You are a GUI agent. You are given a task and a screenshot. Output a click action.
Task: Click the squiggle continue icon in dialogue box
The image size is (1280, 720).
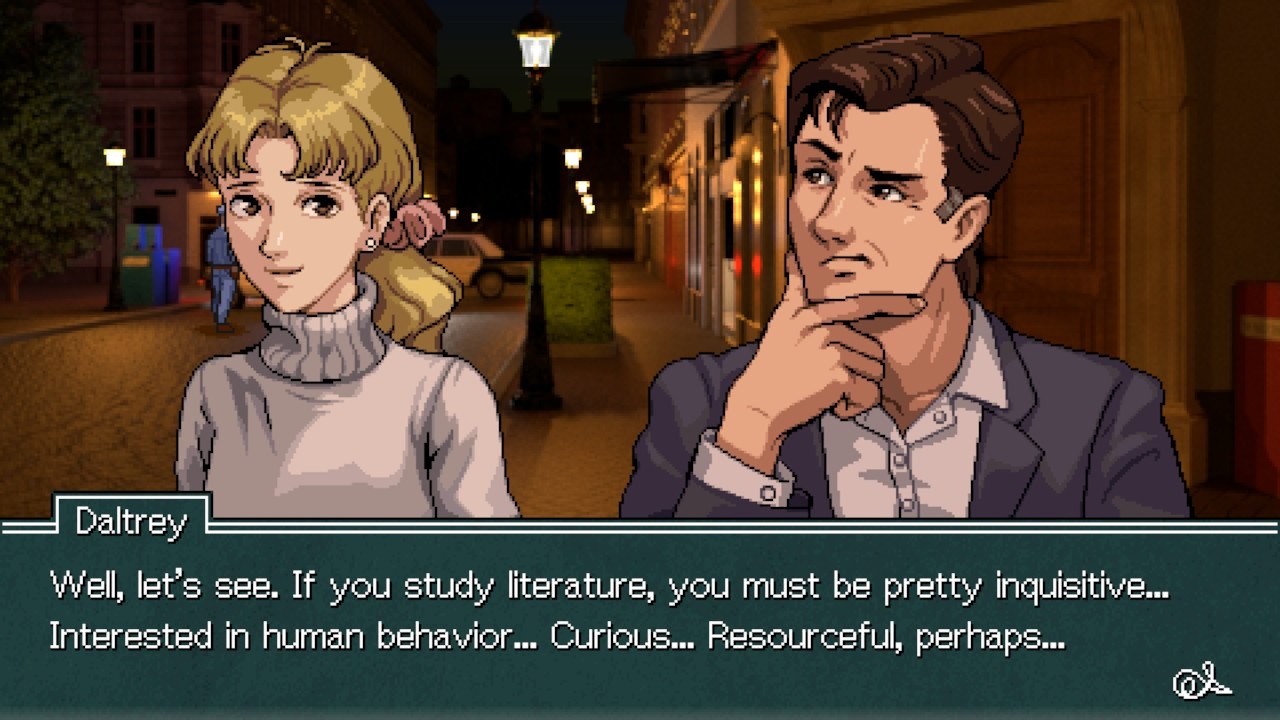coord(1201,682)
